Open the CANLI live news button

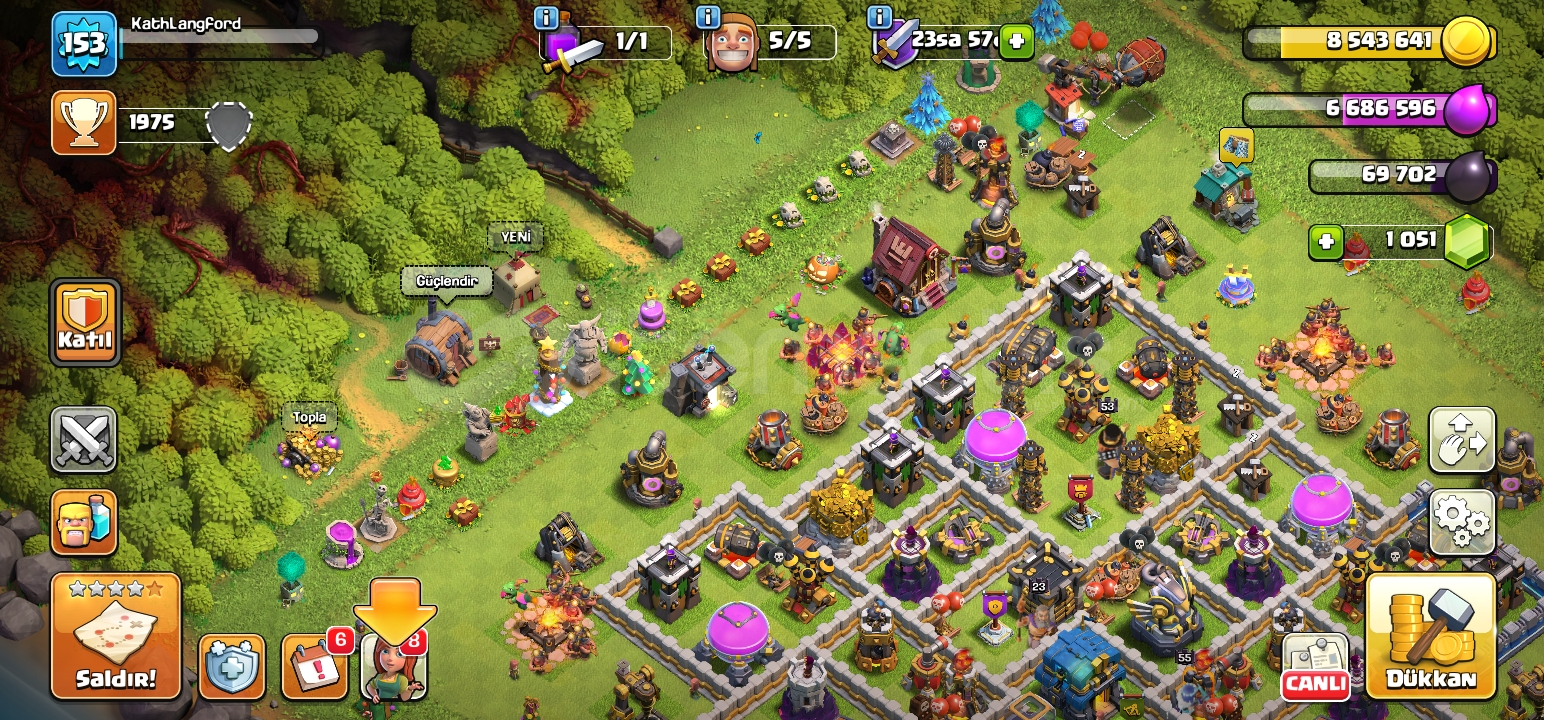1314,666
